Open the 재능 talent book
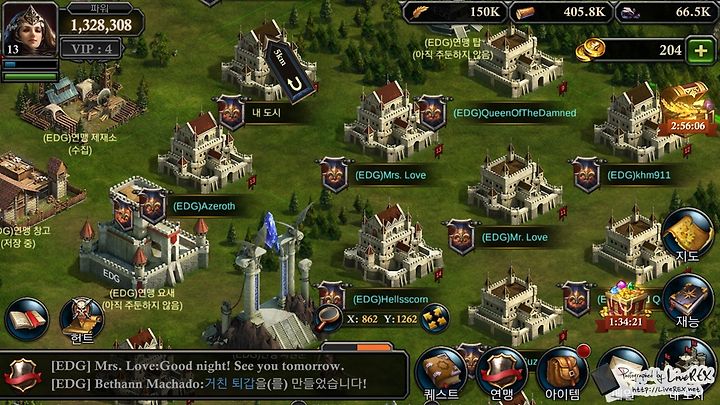This screenshot has height=405, width=720. (688, 298)
